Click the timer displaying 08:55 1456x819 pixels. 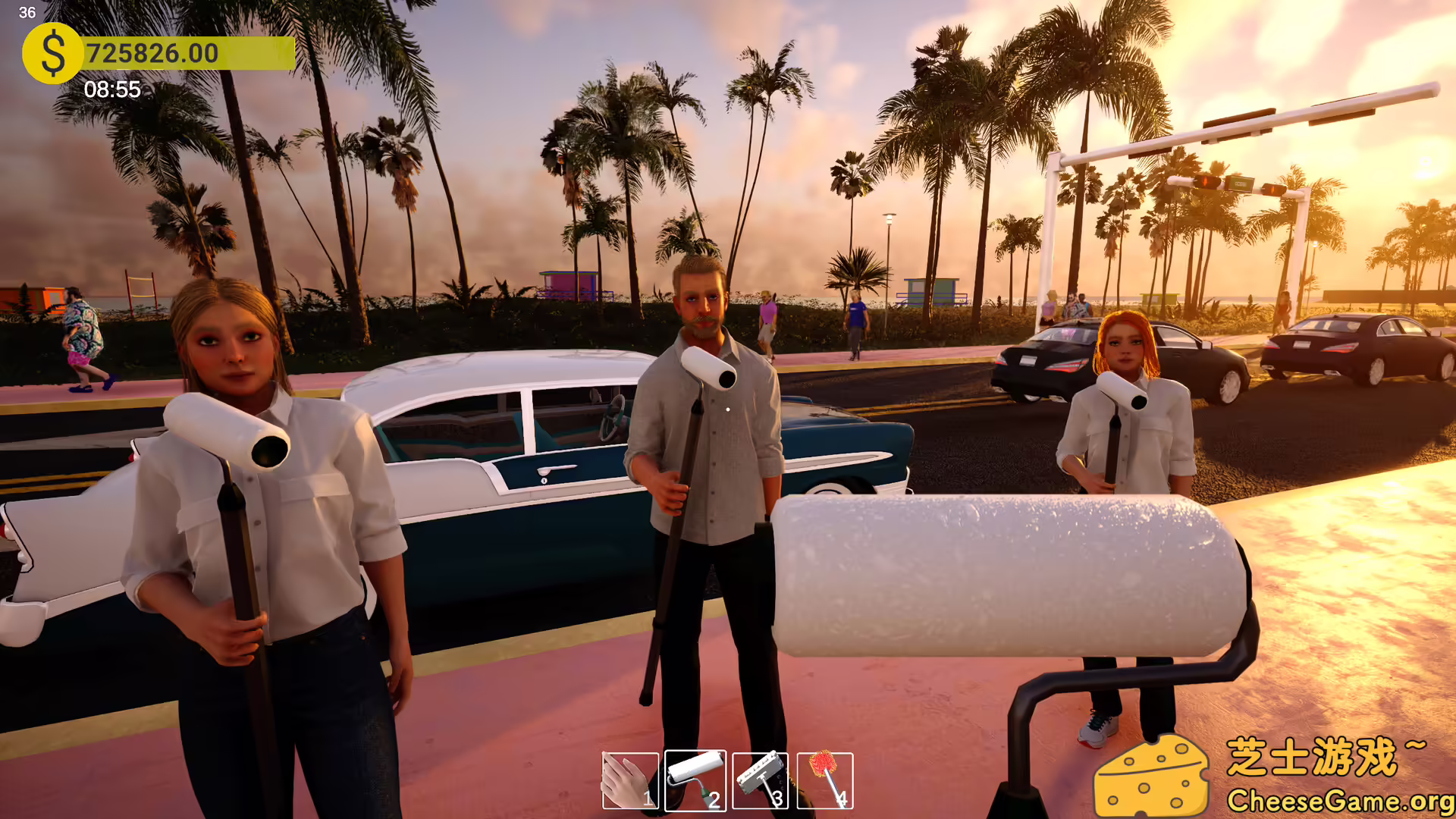click(x=114, y=90)
